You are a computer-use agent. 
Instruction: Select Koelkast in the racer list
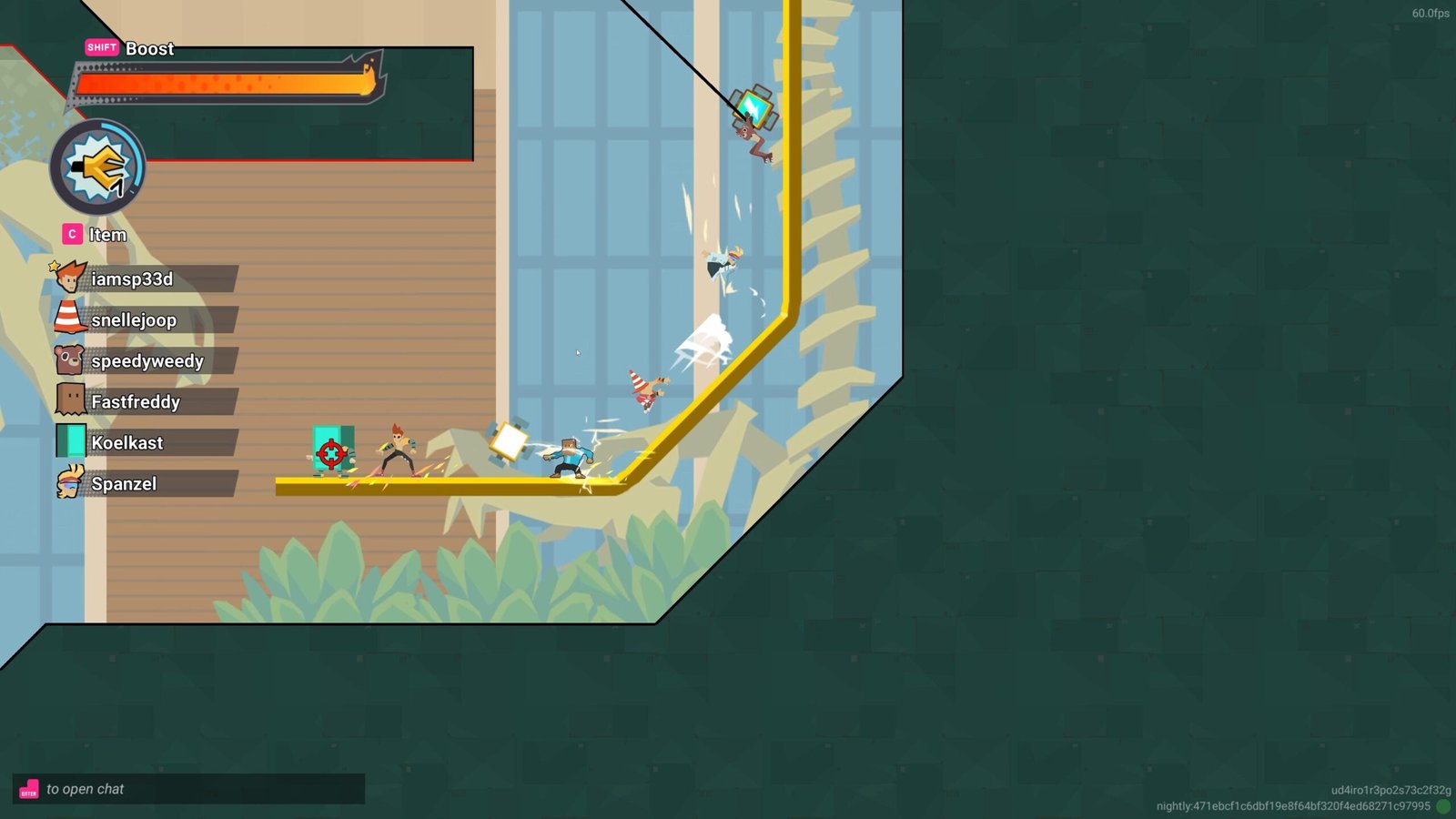tap(146, 443)
